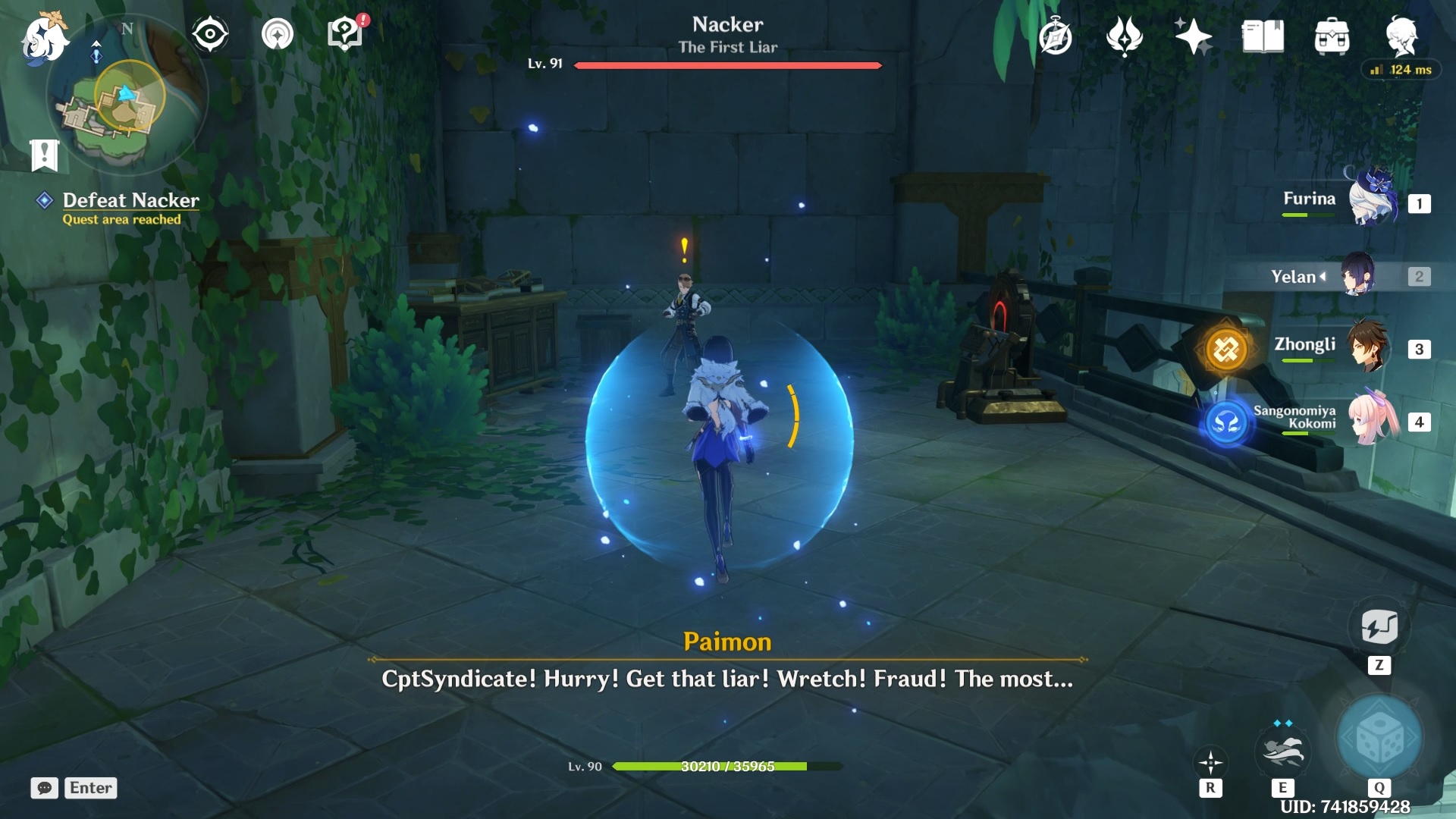Open the inventory backpack icon
This screenshot has height=819, width=1456.
pyautogui.click(x=1332, y=36)
